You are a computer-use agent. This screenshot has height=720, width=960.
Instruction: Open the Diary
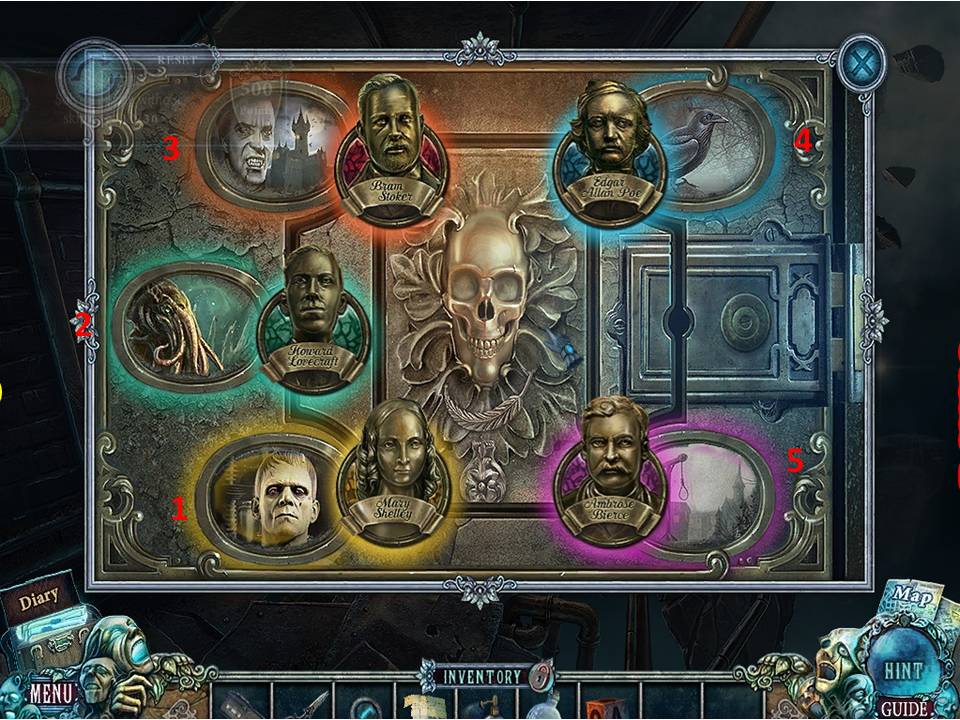38,602
